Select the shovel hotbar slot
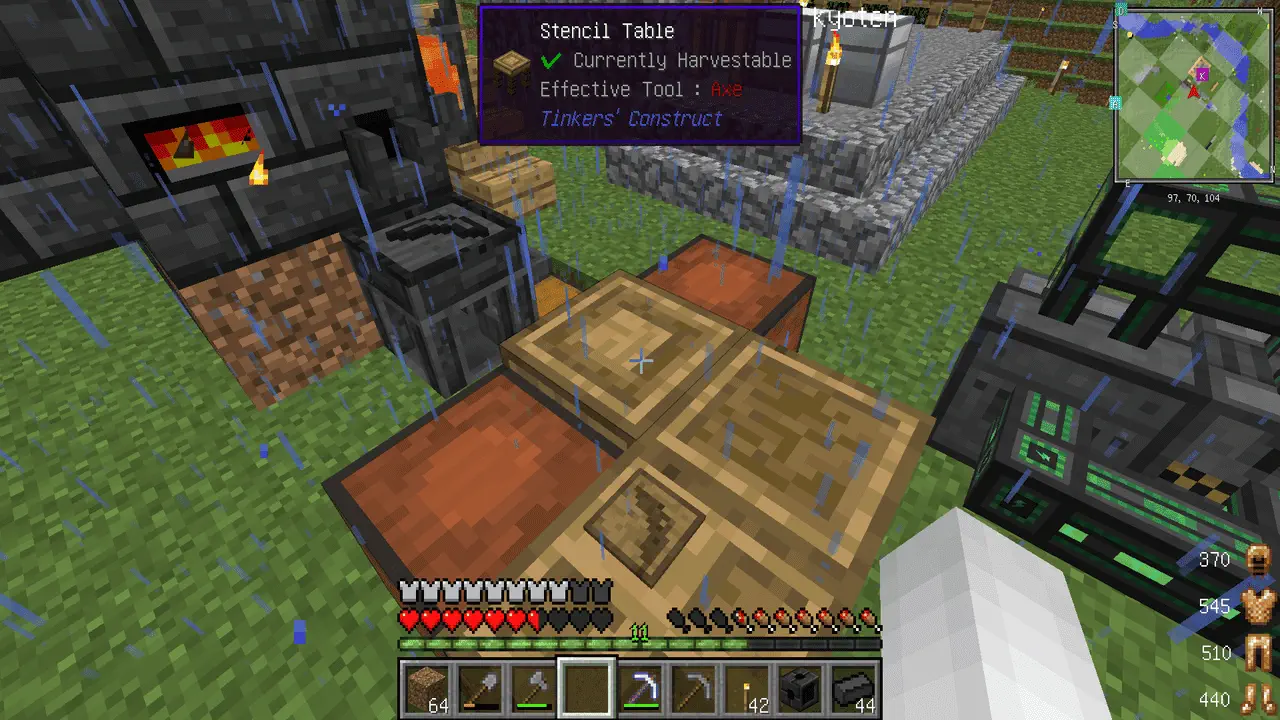1280x720 pixels. [x=479, y=690]
